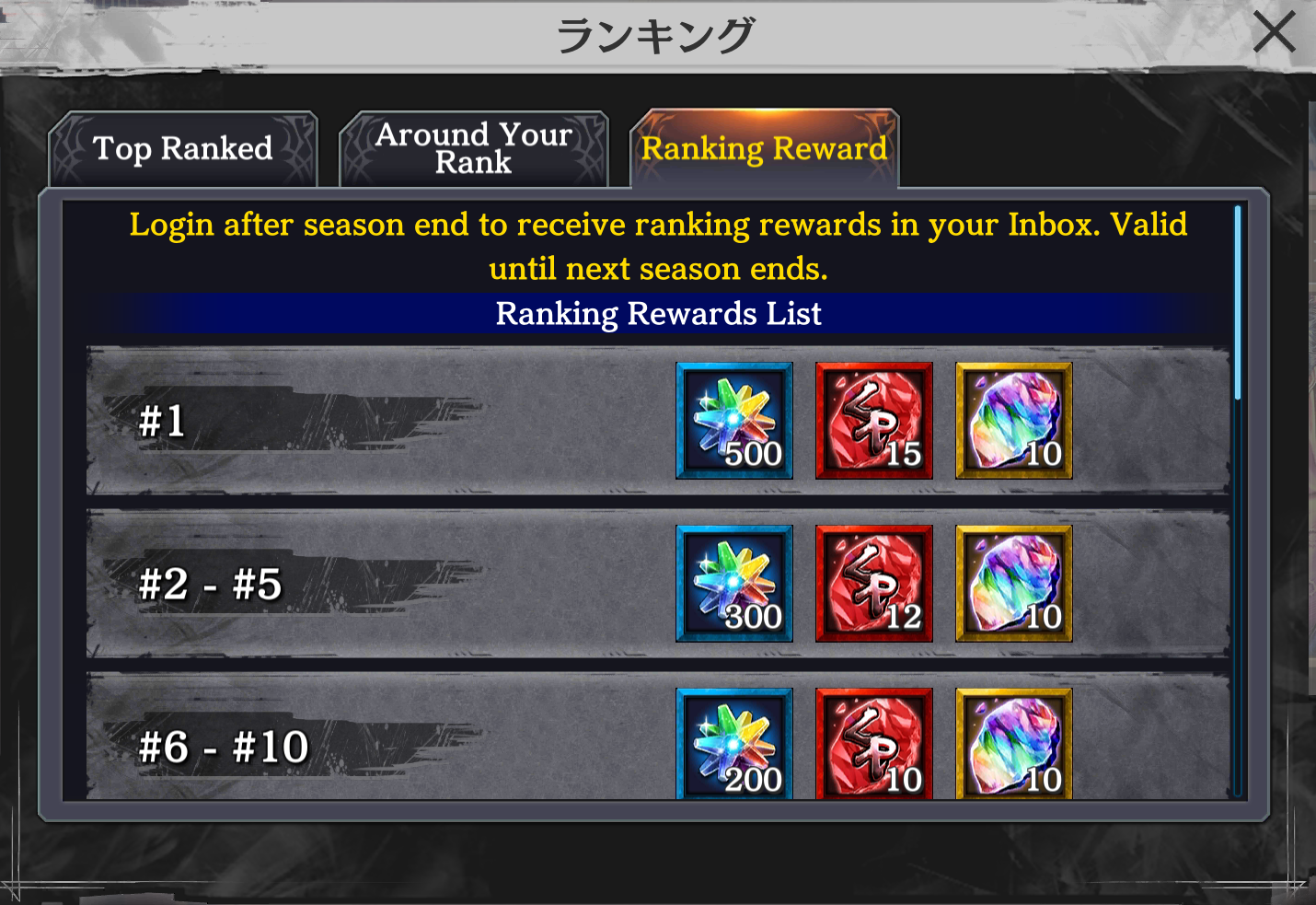This screenshot has width=1316, height=905.
Task: Click the yellow season rewards notice text
Action: pyautogui.click(x=658, y=246)
